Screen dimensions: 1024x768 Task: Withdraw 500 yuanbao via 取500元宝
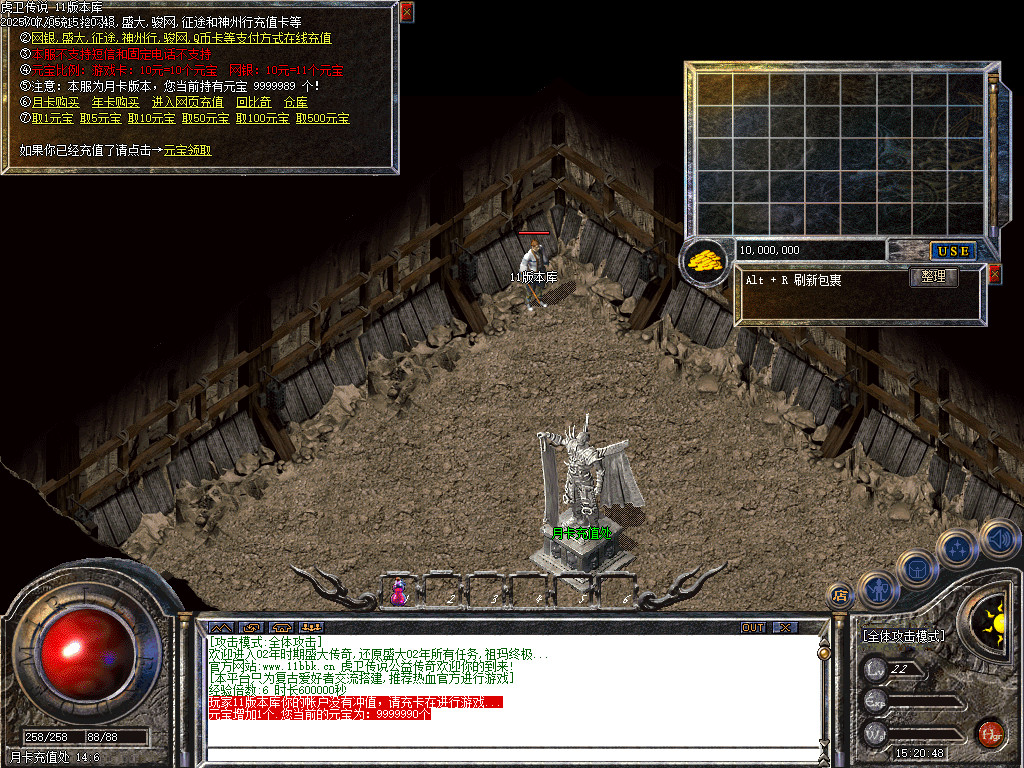click(322, 118)
